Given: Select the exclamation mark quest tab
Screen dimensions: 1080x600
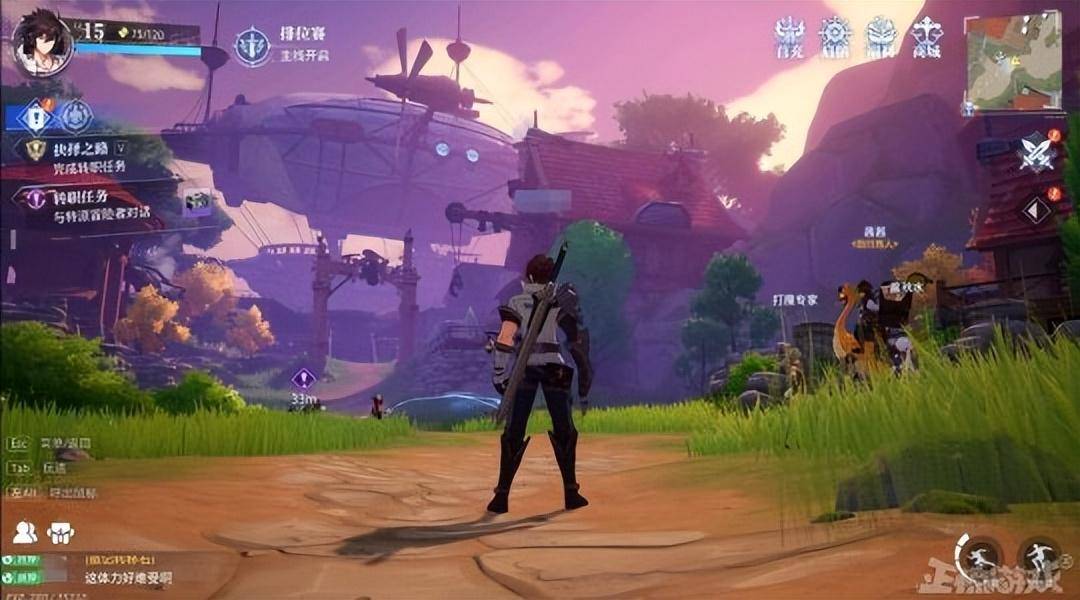Looking at the screenshot, I should pyautogui.click(x=35, y=118).
